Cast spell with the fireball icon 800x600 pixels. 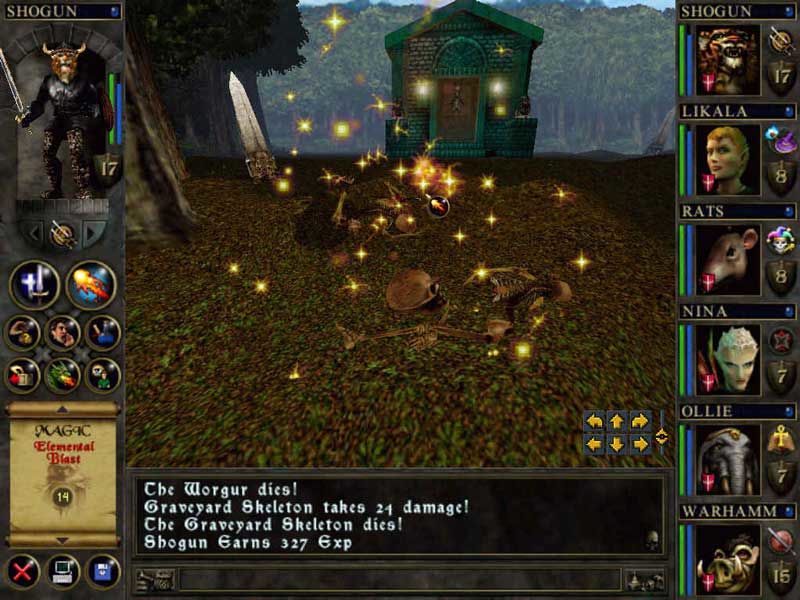coord(90,285)
